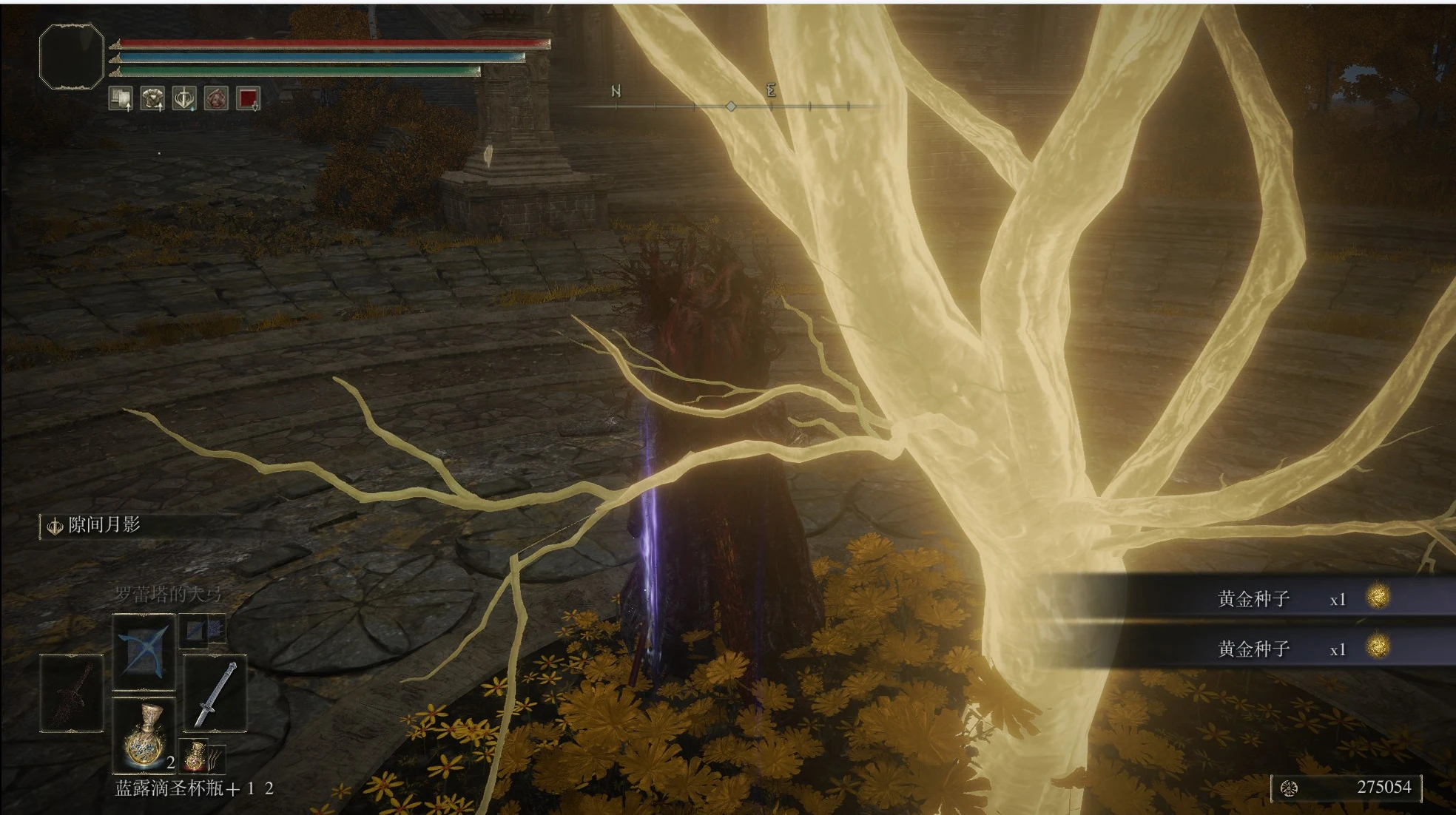Click the armor buff status icon

pos(152,98)
